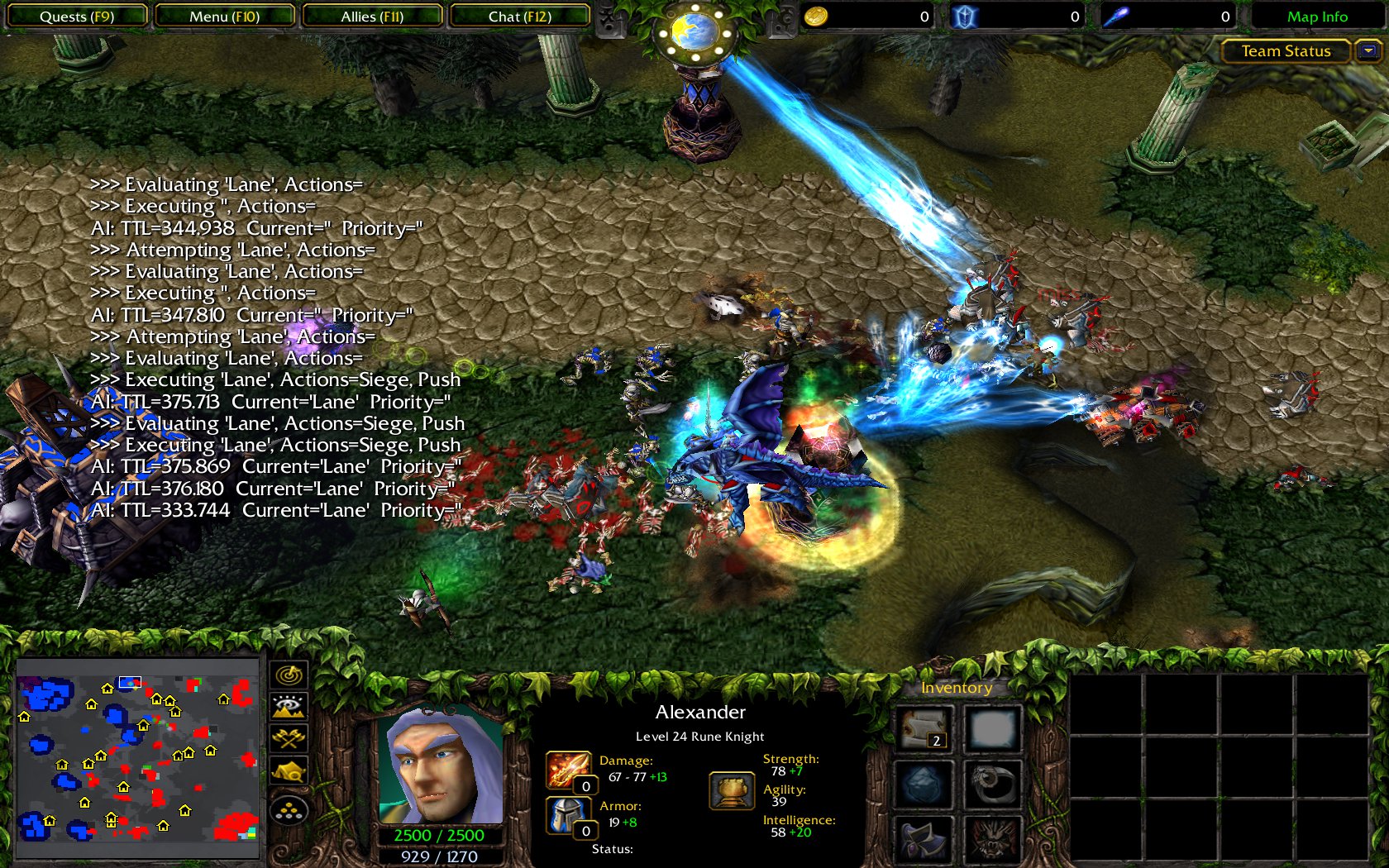Open the Quests log

tap(76, 17)
